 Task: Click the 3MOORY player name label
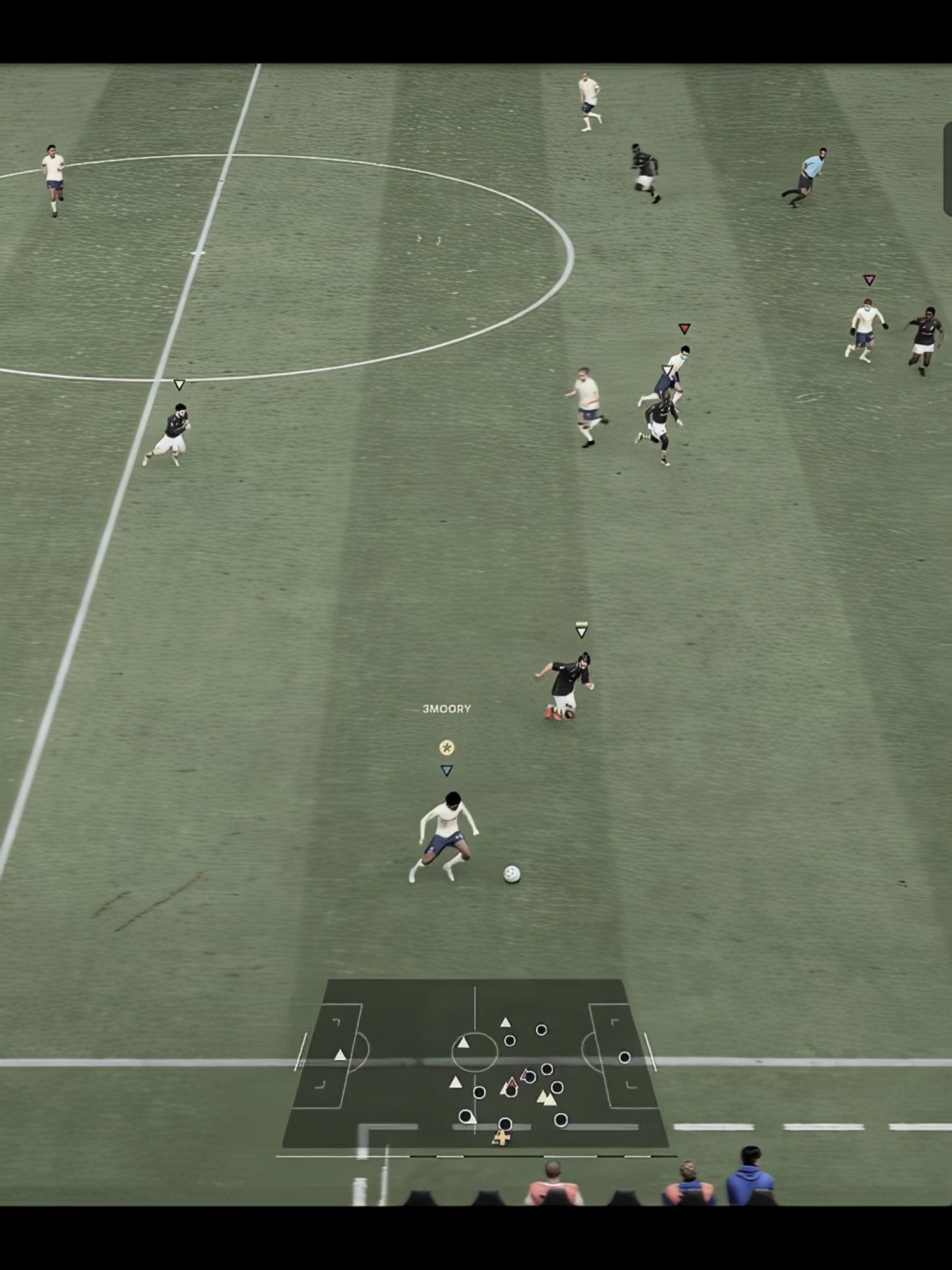click(446, 709)
